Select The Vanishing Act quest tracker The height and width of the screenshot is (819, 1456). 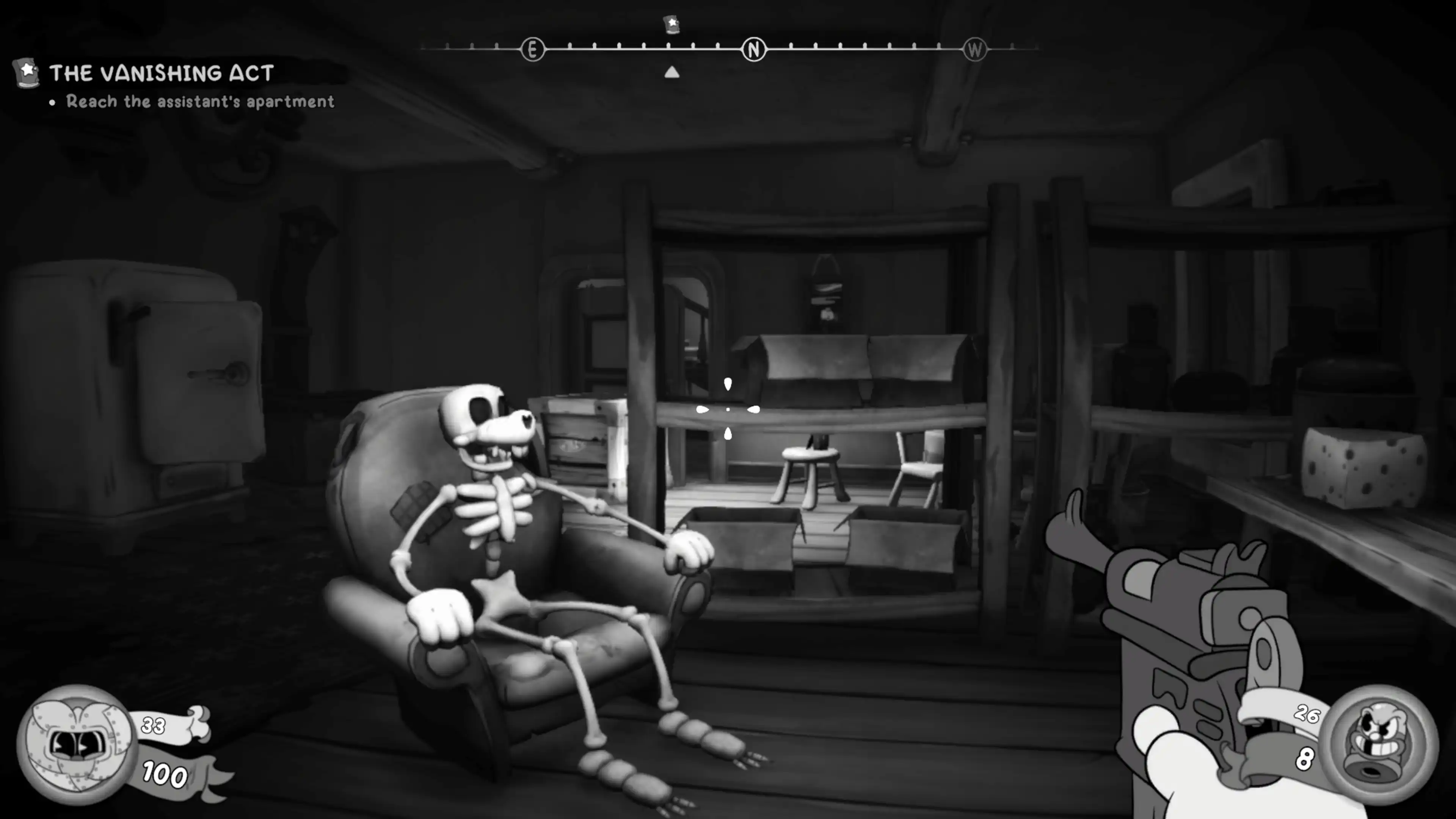161,73
